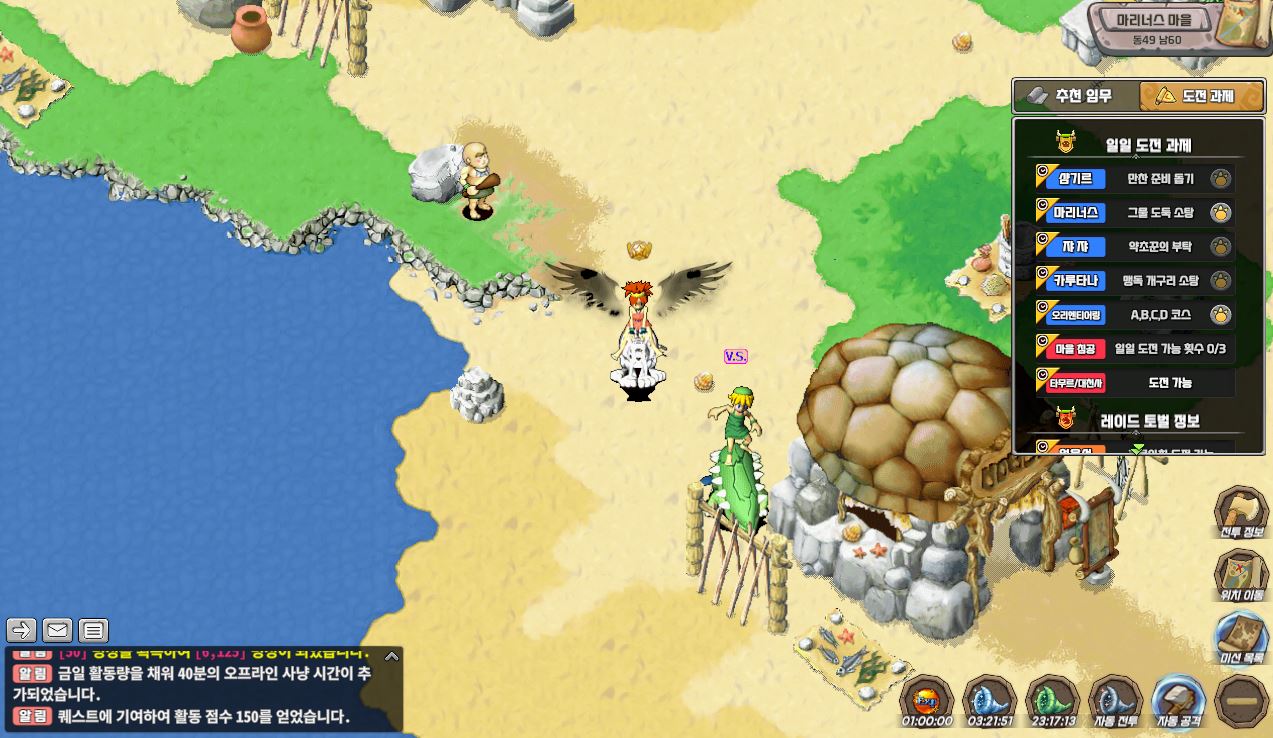Select the 마을 침공 challenge row
Viewport: 1273px width, 738px height.
pyautogui.click(x=1135, y=349)
